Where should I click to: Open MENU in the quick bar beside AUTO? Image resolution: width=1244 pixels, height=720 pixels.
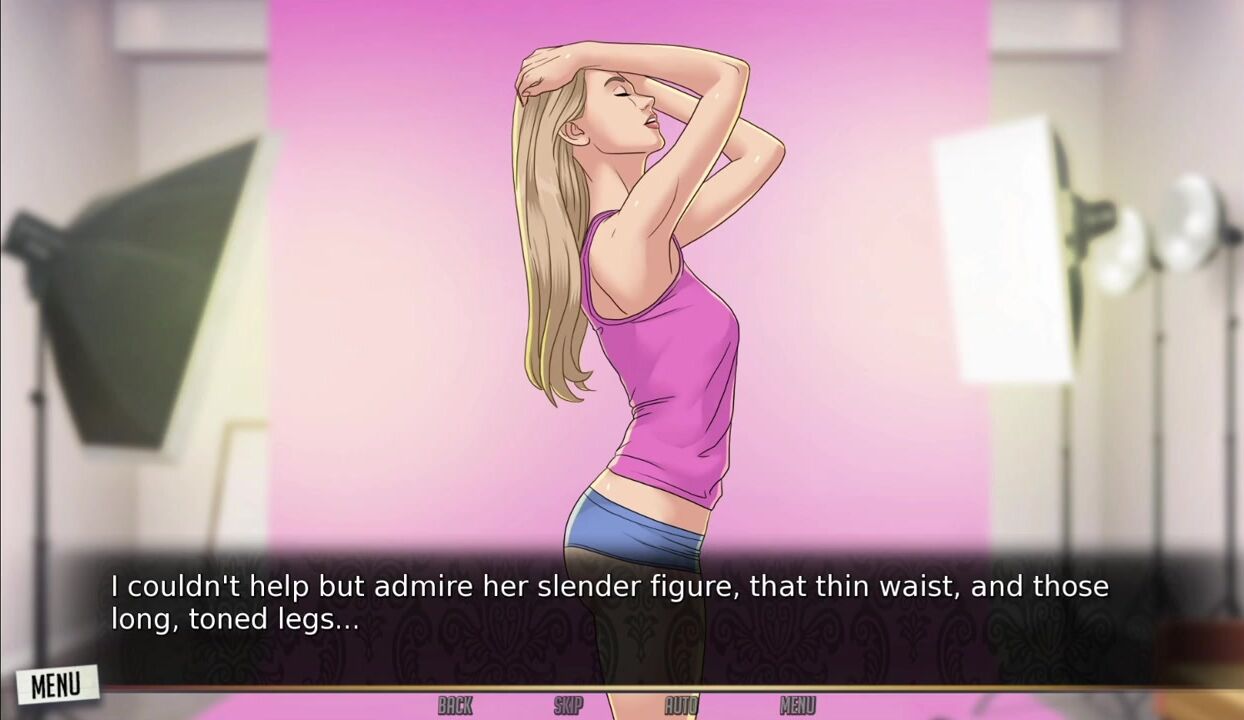(797, 706)
